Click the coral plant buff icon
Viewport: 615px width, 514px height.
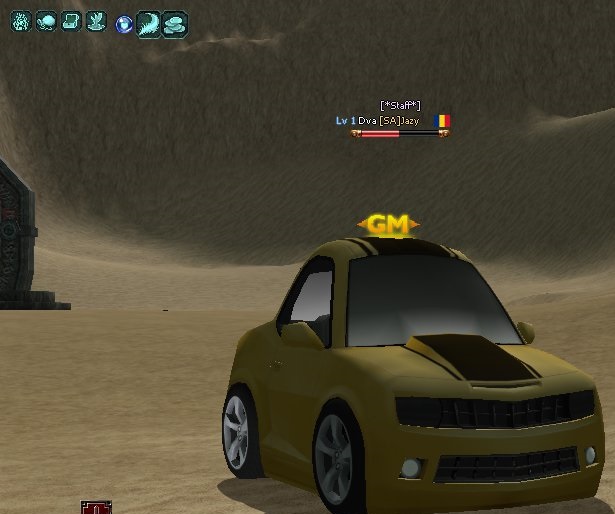[96, 21]
